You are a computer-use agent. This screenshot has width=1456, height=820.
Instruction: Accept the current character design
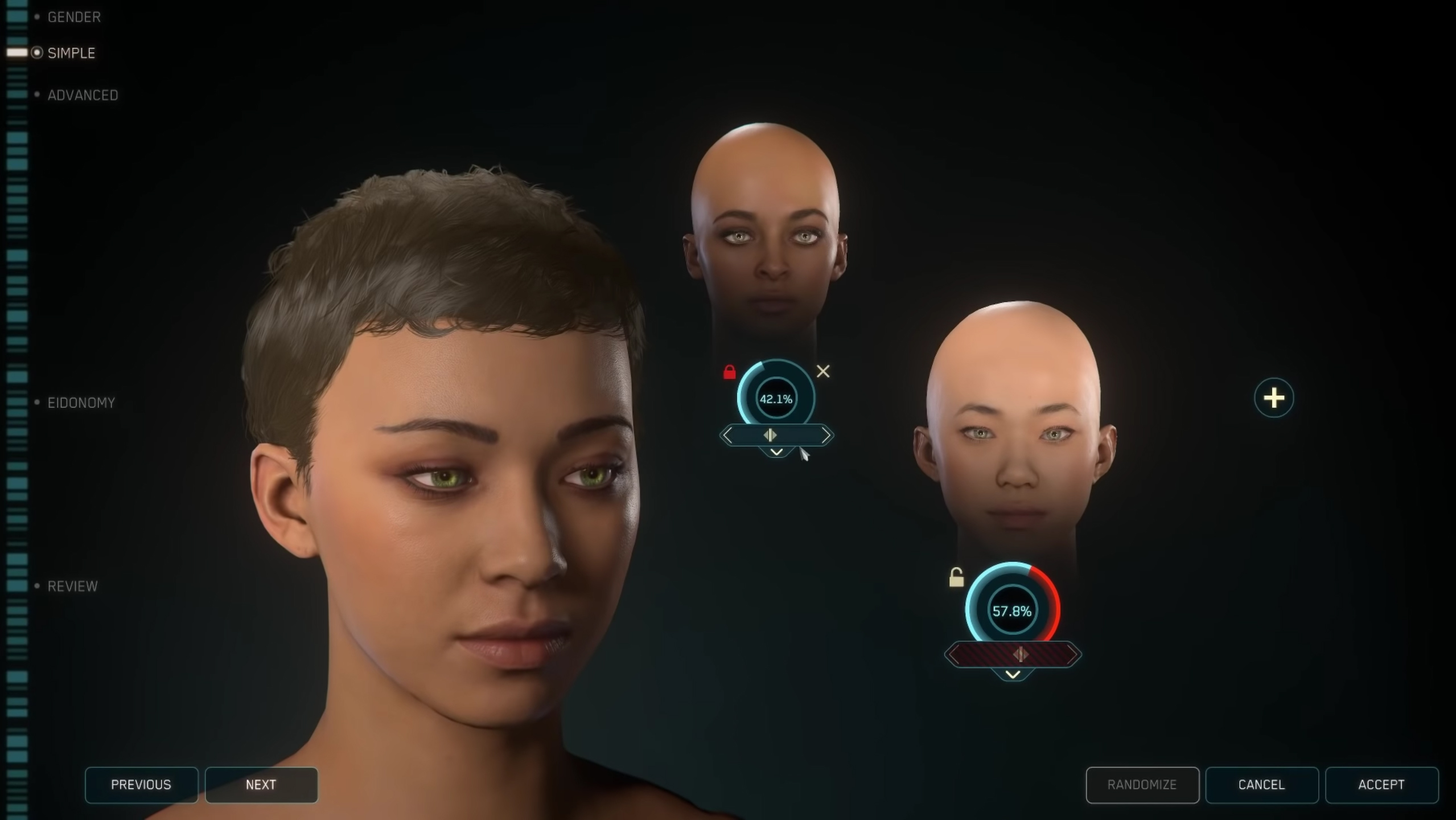[1381, 785]
